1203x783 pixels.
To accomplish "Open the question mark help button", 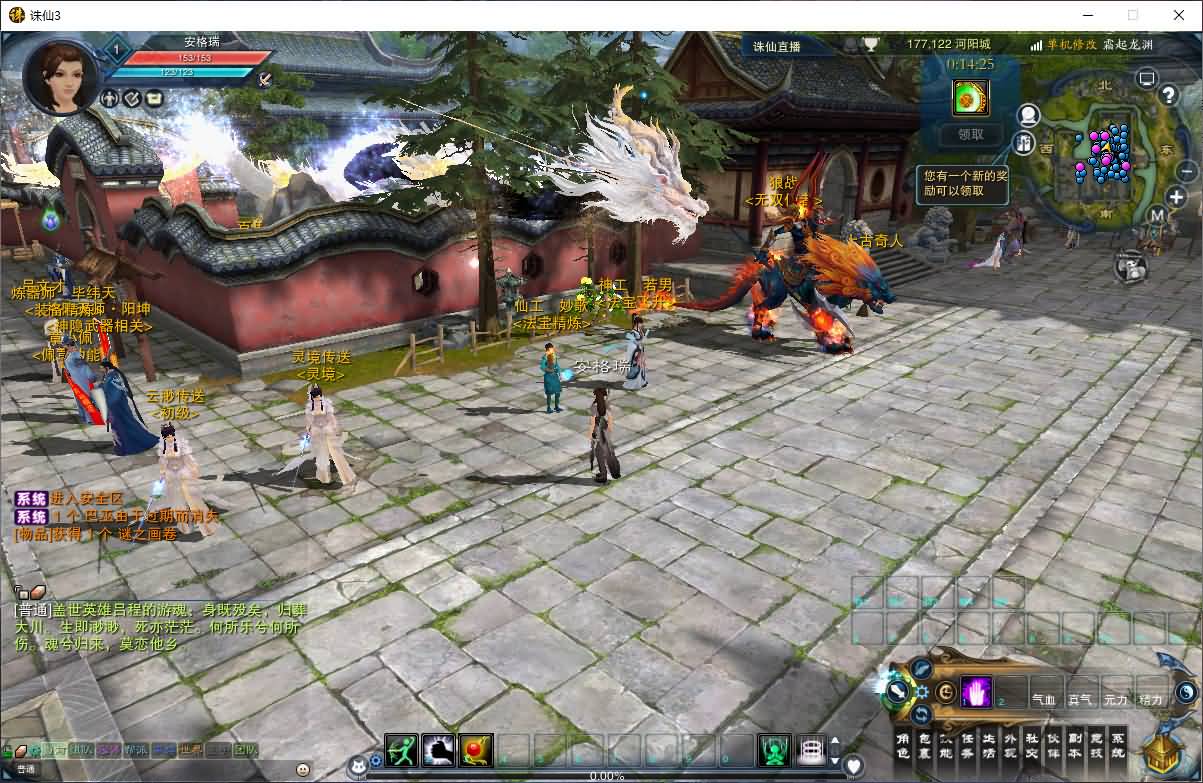I will click(1168, 96).
